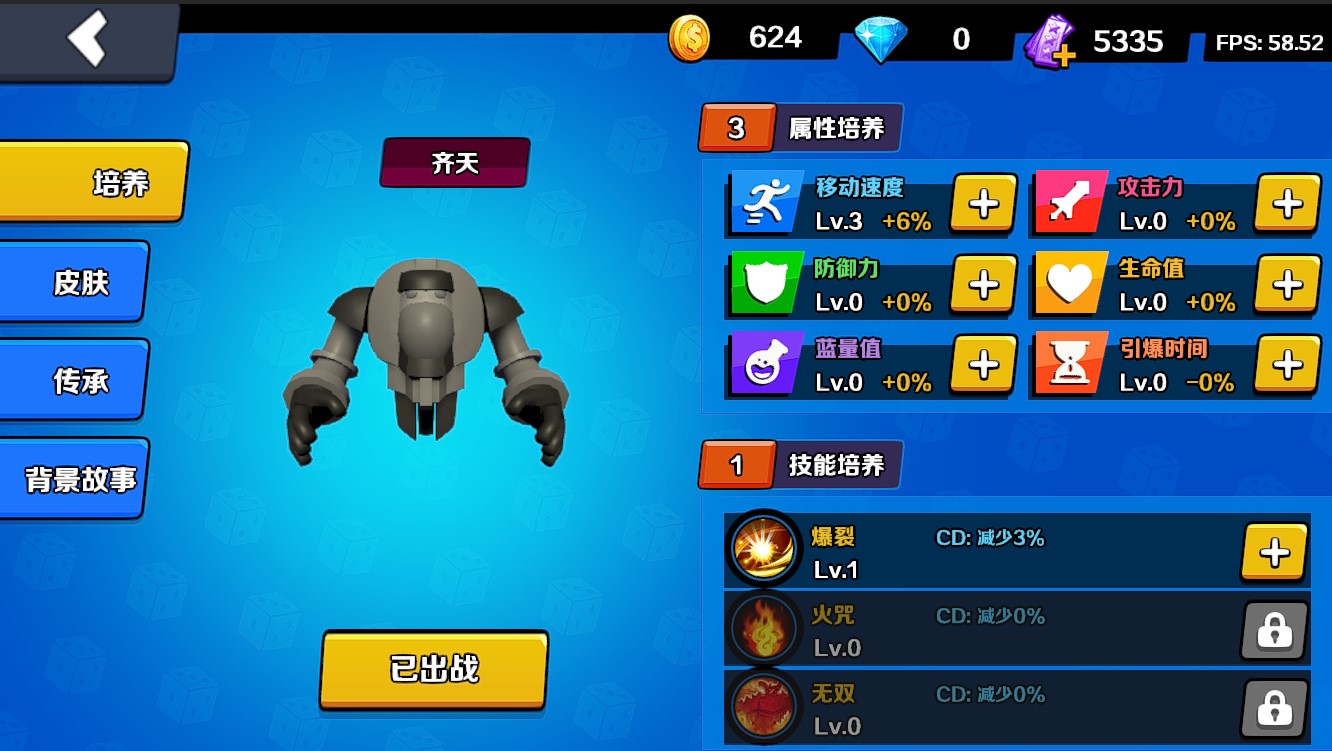Screen dimensions: 1332x751
Task: Select the 防御力 shield icon
Action: point(765,284)
